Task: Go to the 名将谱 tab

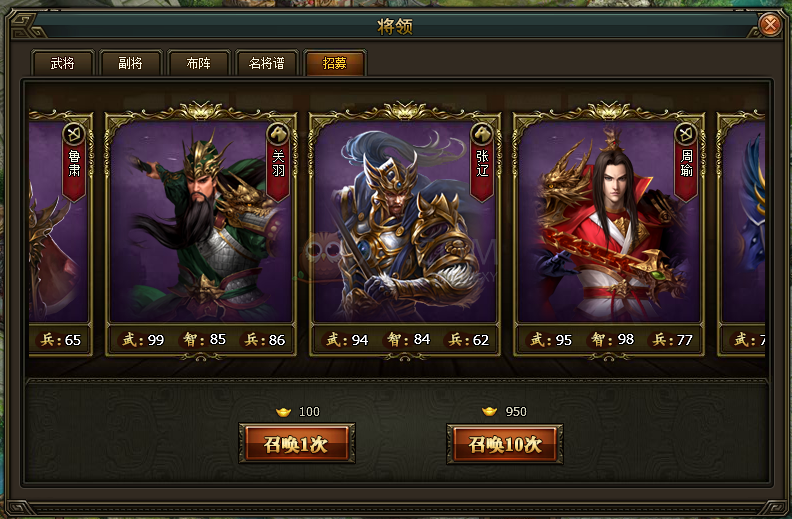Action: [266, 64]
